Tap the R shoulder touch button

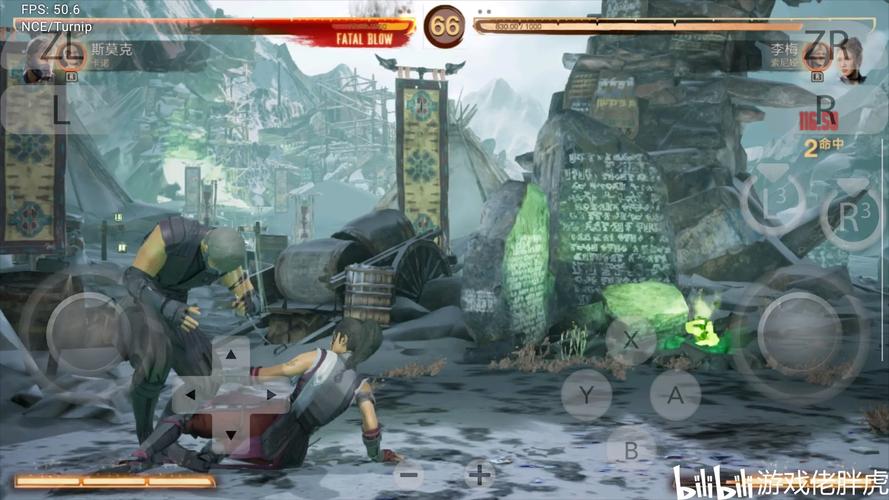825,107
